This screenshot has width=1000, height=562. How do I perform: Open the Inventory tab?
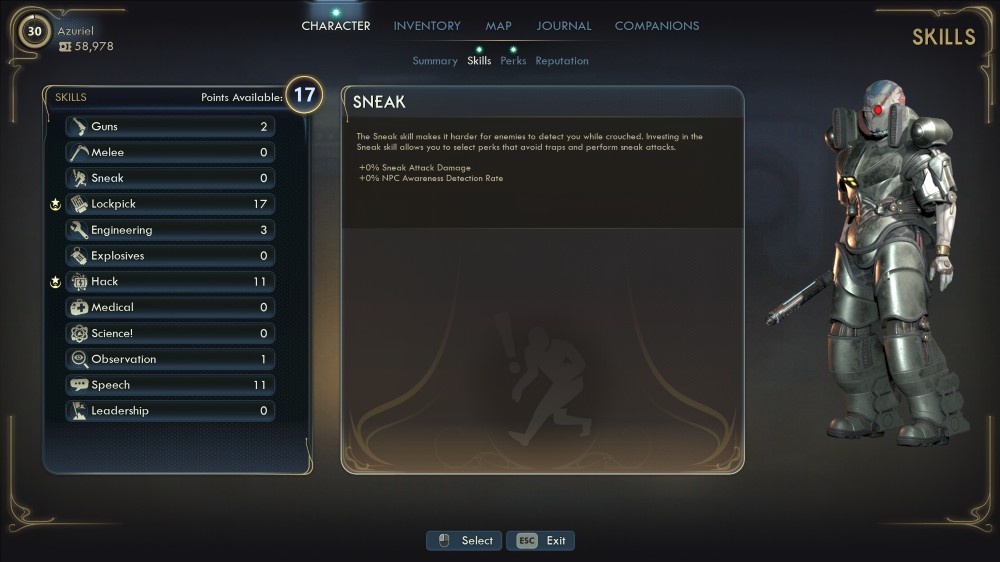click(427, 26)
